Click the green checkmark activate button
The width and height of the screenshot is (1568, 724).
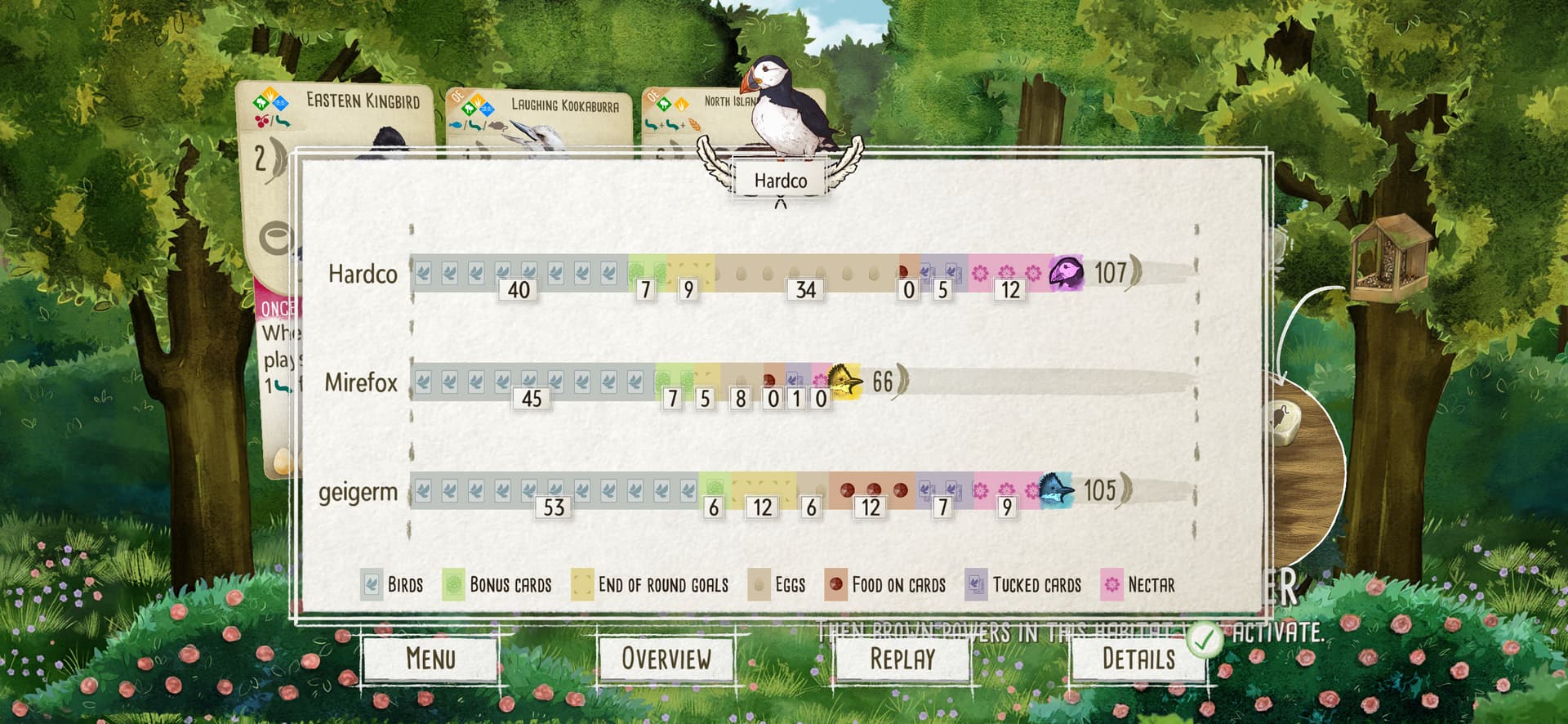[x=1204, y=639]
